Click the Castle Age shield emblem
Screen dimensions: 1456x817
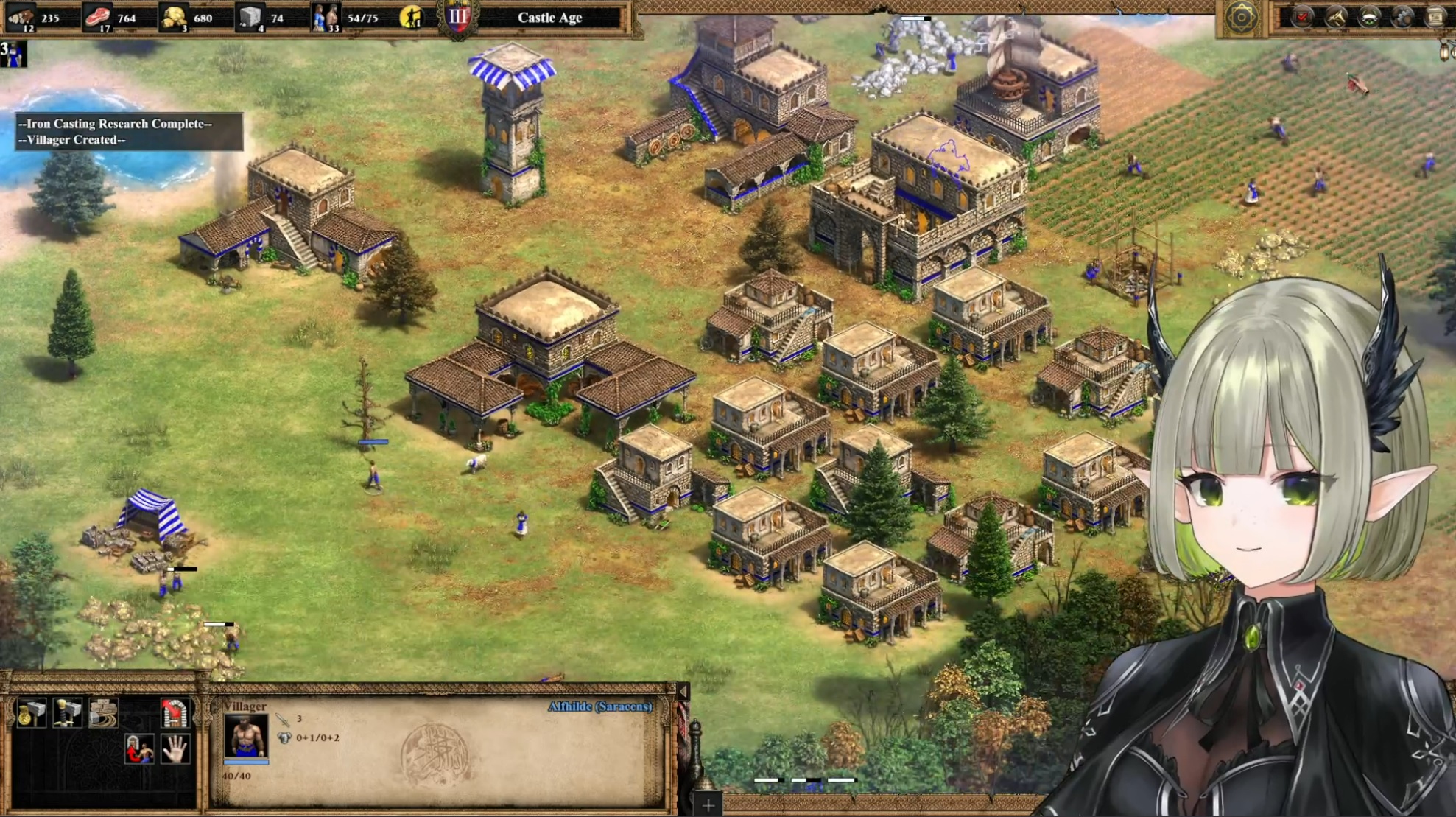(457, 18)
